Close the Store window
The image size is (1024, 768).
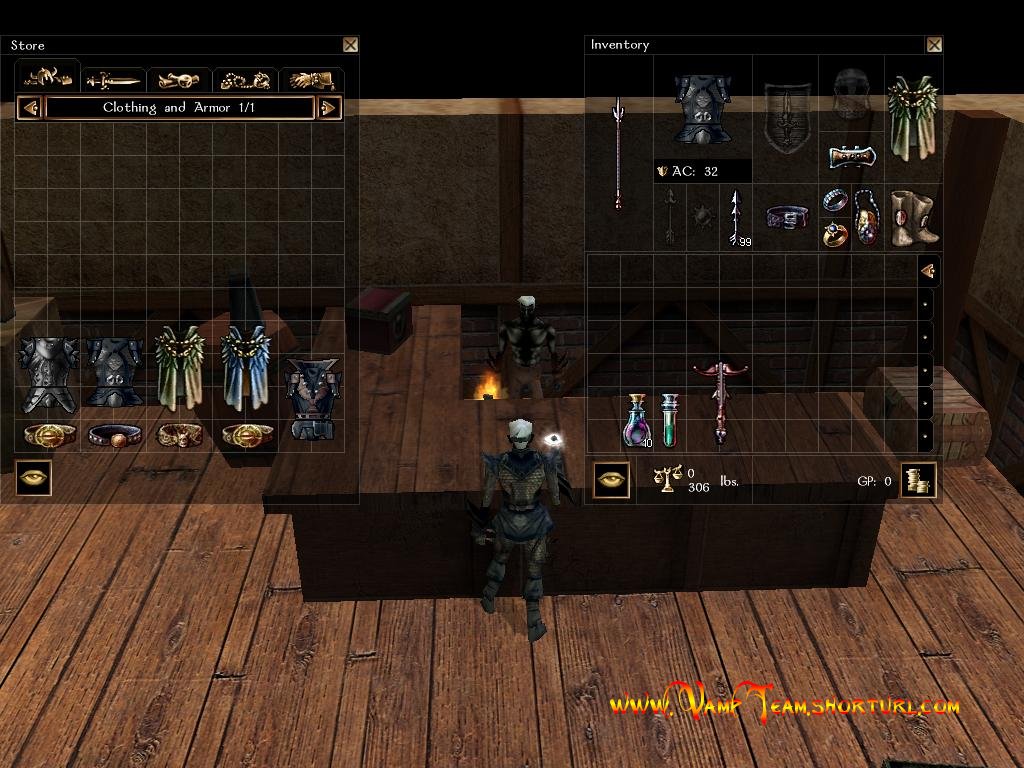pos(350,45)
